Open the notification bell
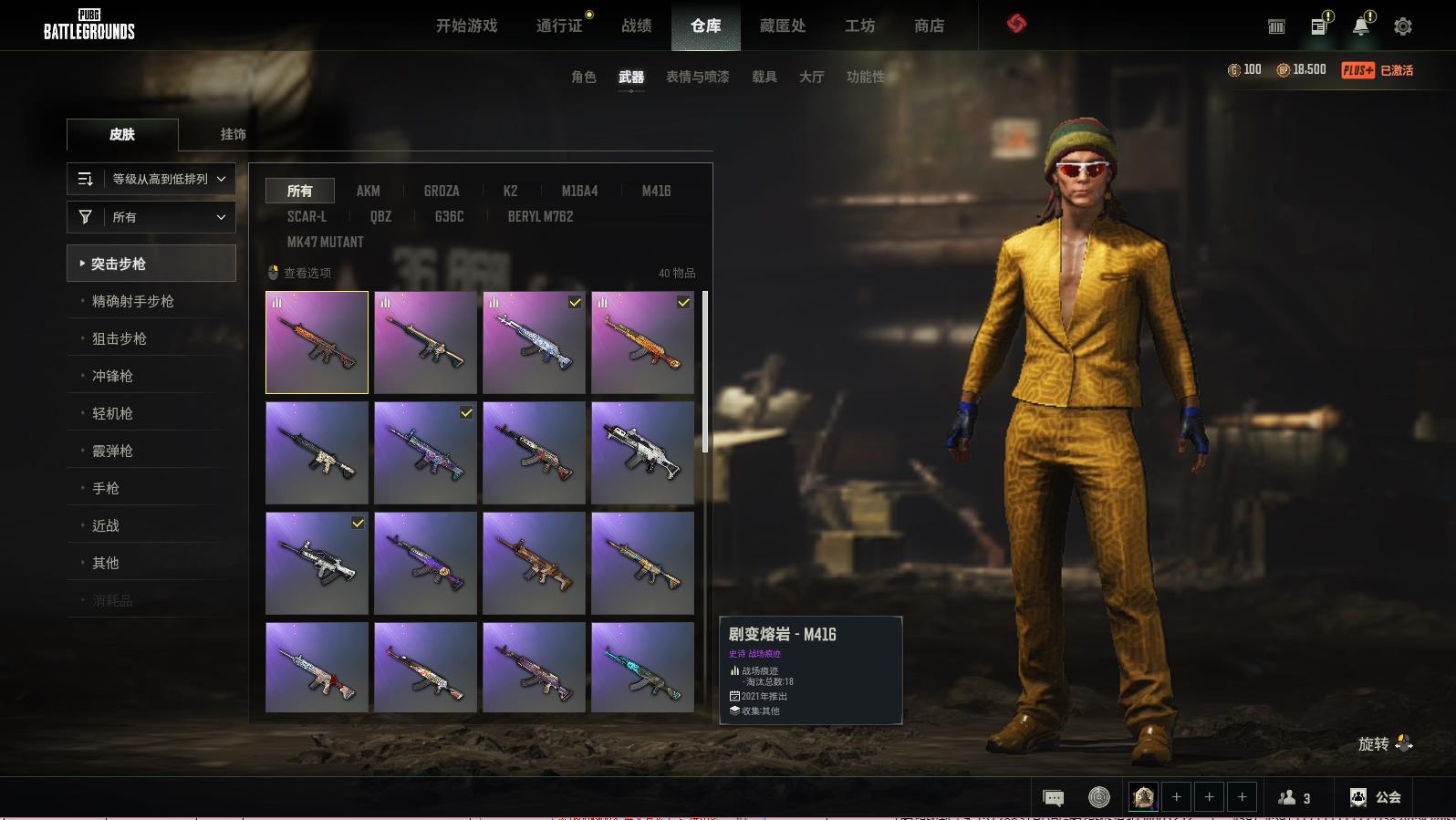1456x820 pixels. pos(1360,26)
